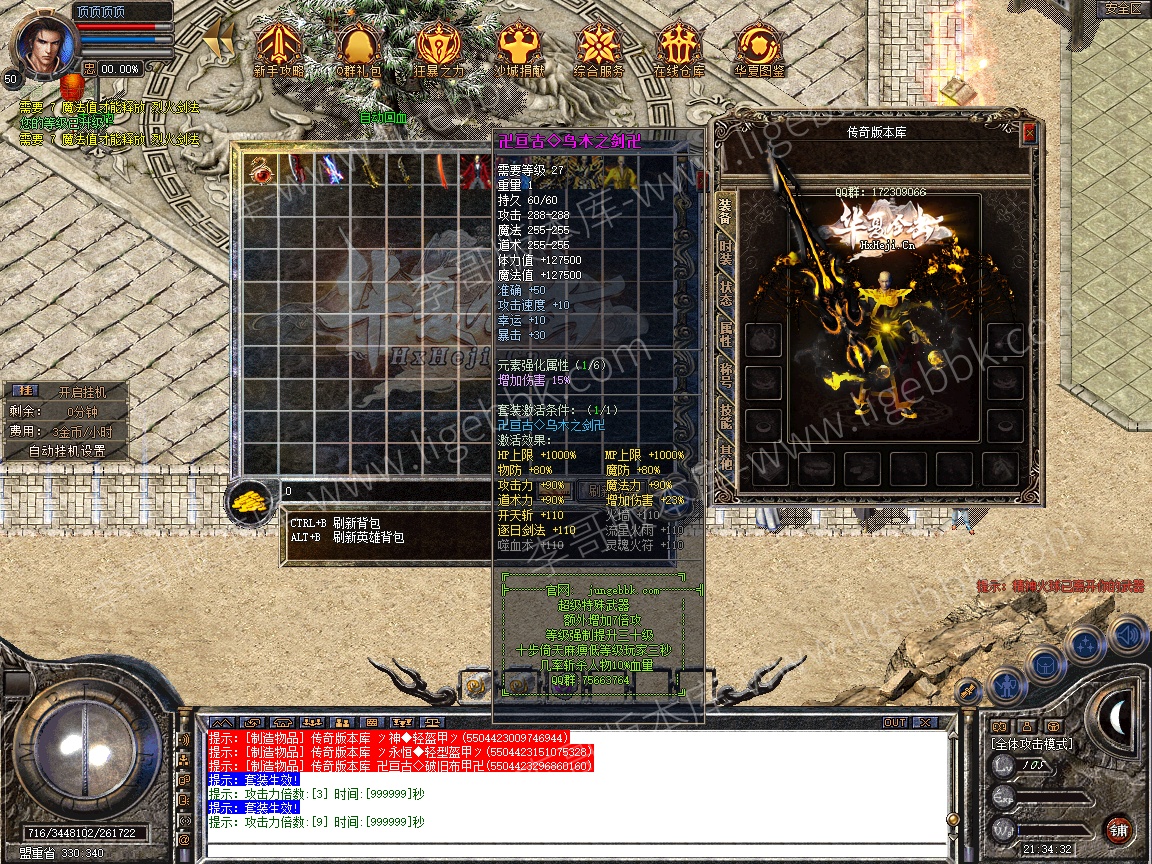Toggle the sound speaker button
1152x864 pixels.
coord(1126,633)
